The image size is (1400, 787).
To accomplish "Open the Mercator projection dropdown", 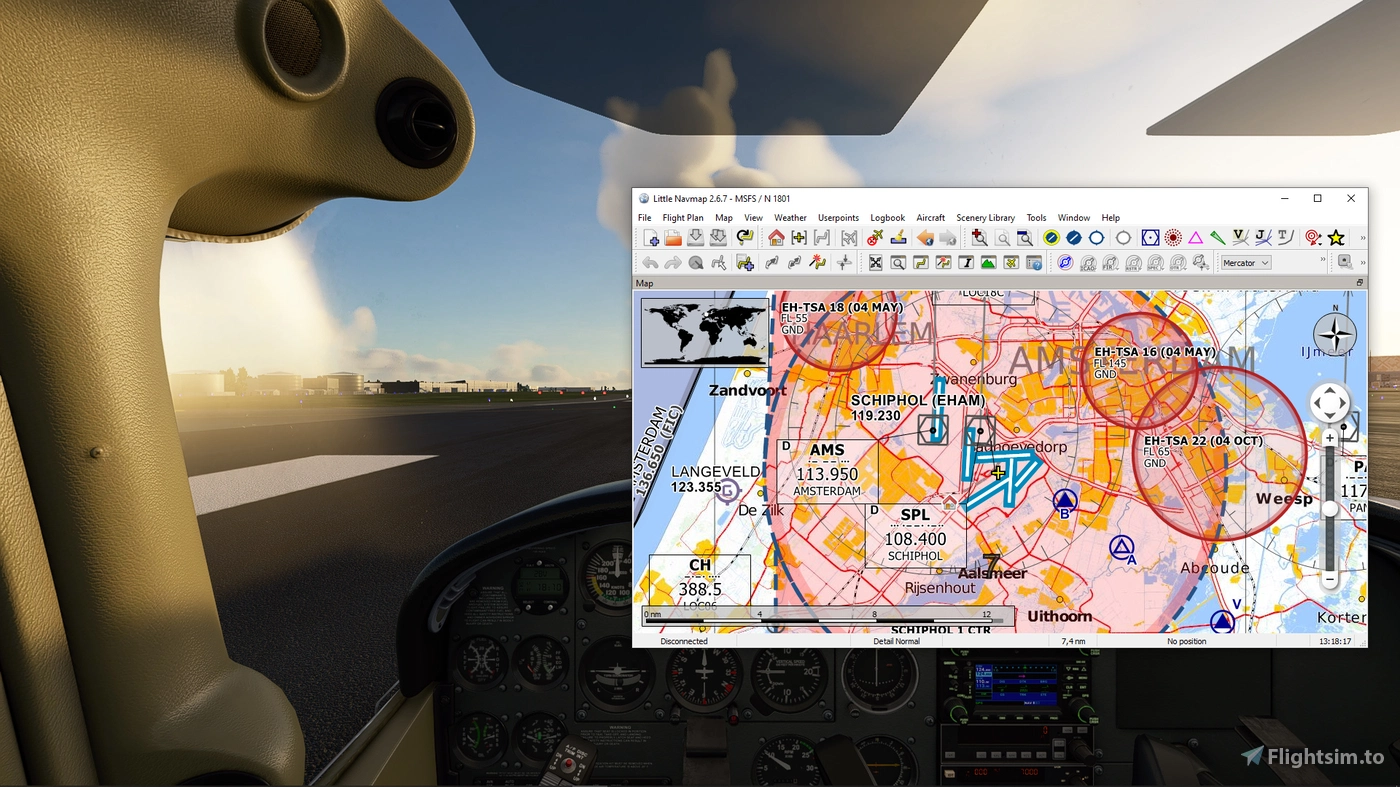I will (x=1244, y=262).
